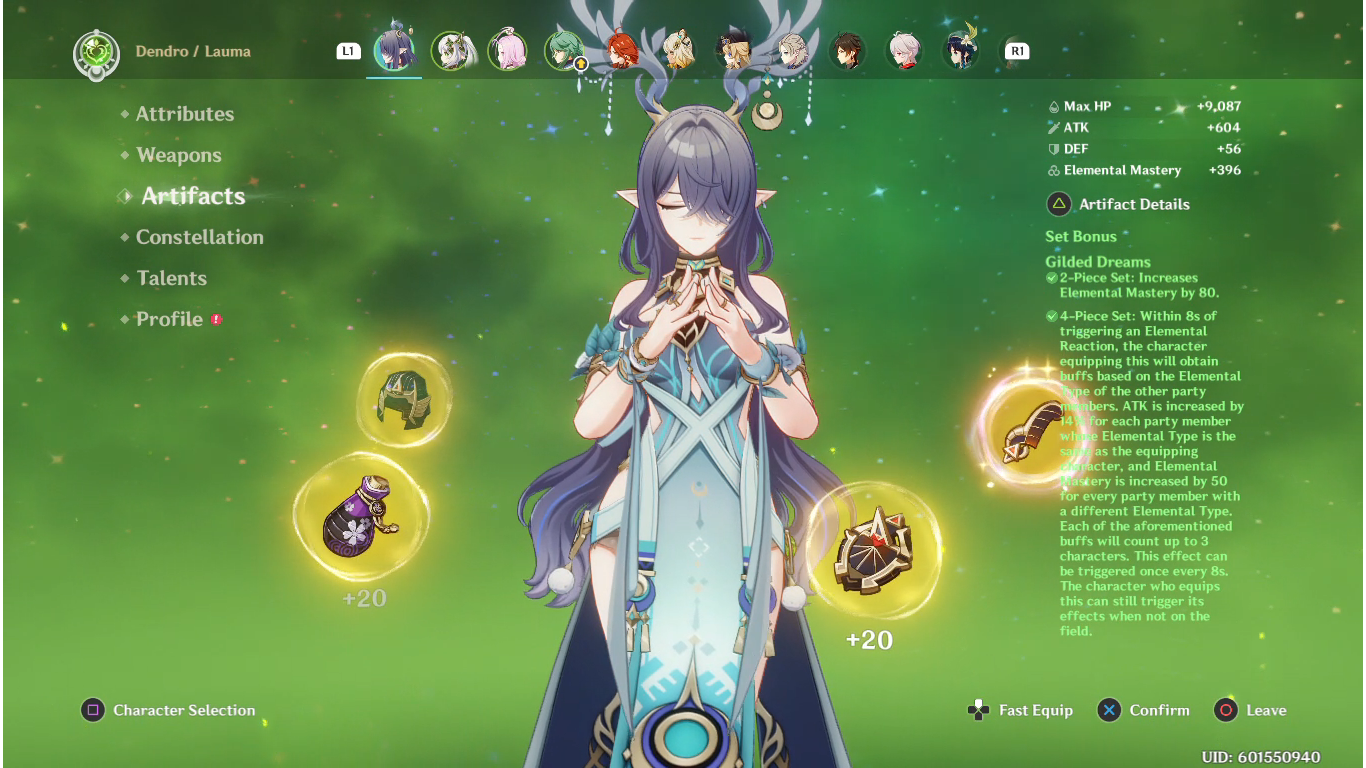Click the Dendro element icon beside Lauma's name
The width and height of the screenshot is (1366, 768).
coord(97,53)
